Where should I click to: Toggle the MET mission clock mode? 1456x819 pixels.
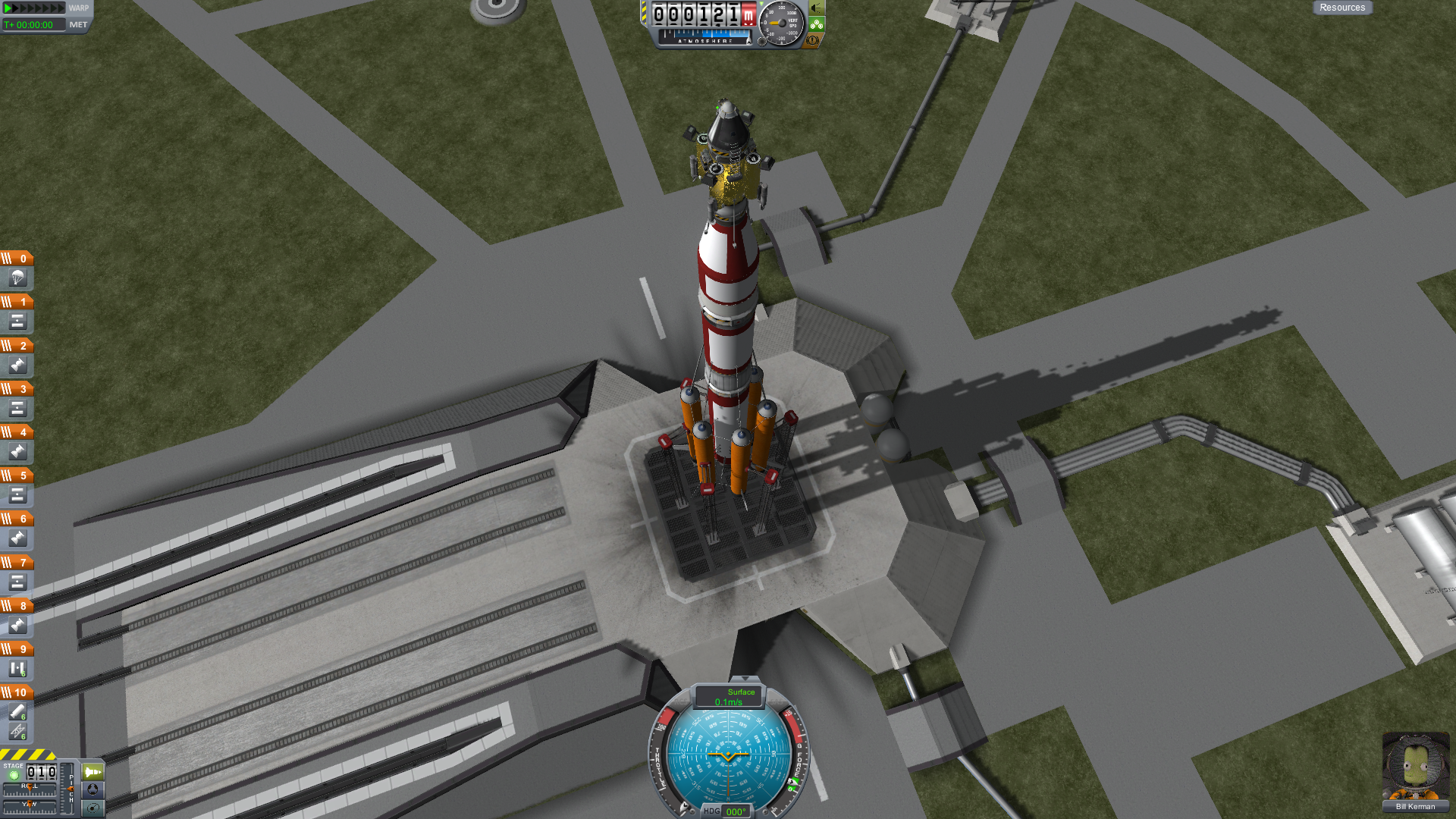pyautogui.click(x=78, y=25)
